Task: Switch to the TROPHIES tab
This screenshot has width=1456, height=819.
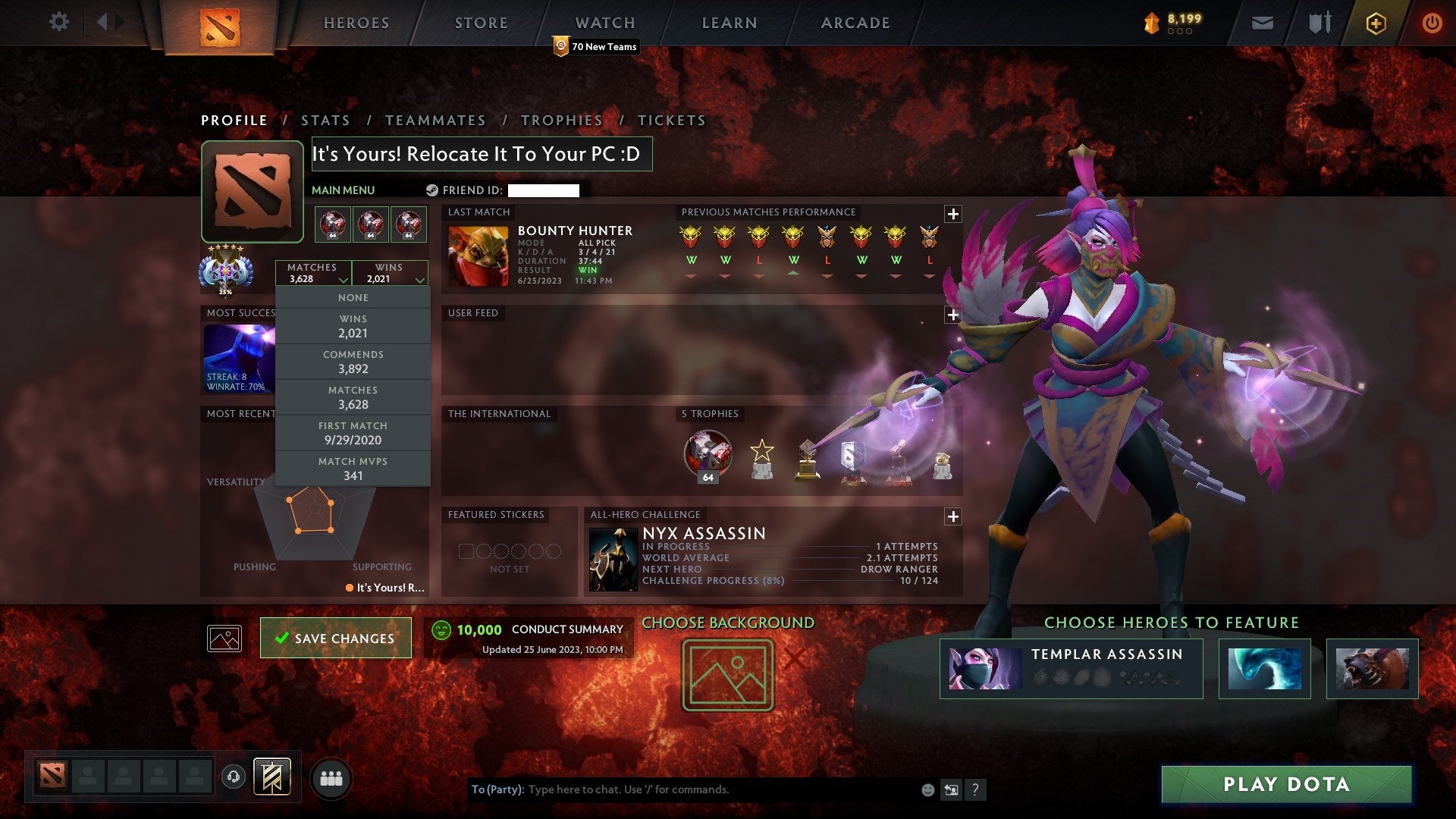Action: coord(561,120)
